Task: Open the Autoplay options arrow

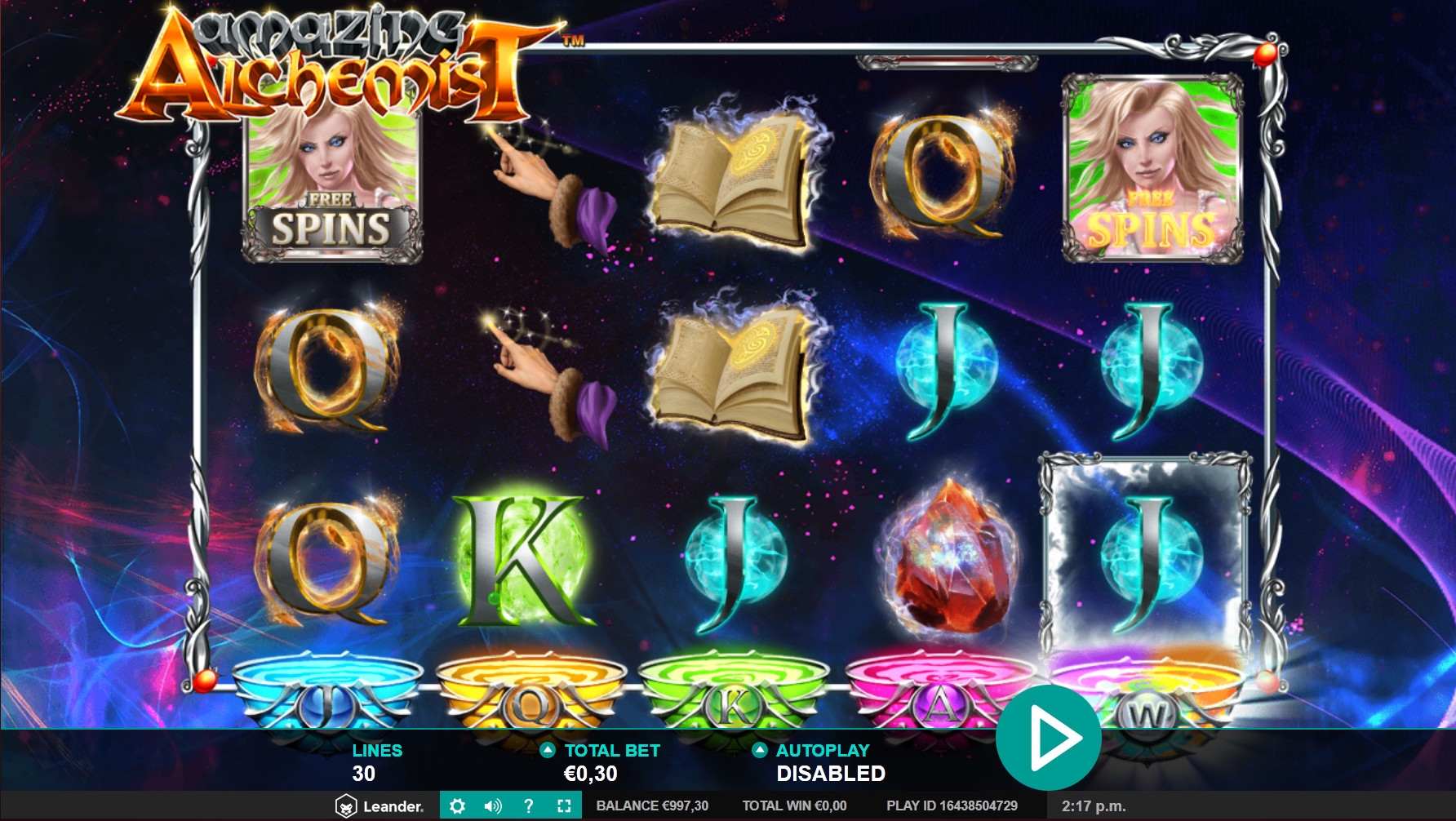Action: pyautogui.click(x=760, y=750)
